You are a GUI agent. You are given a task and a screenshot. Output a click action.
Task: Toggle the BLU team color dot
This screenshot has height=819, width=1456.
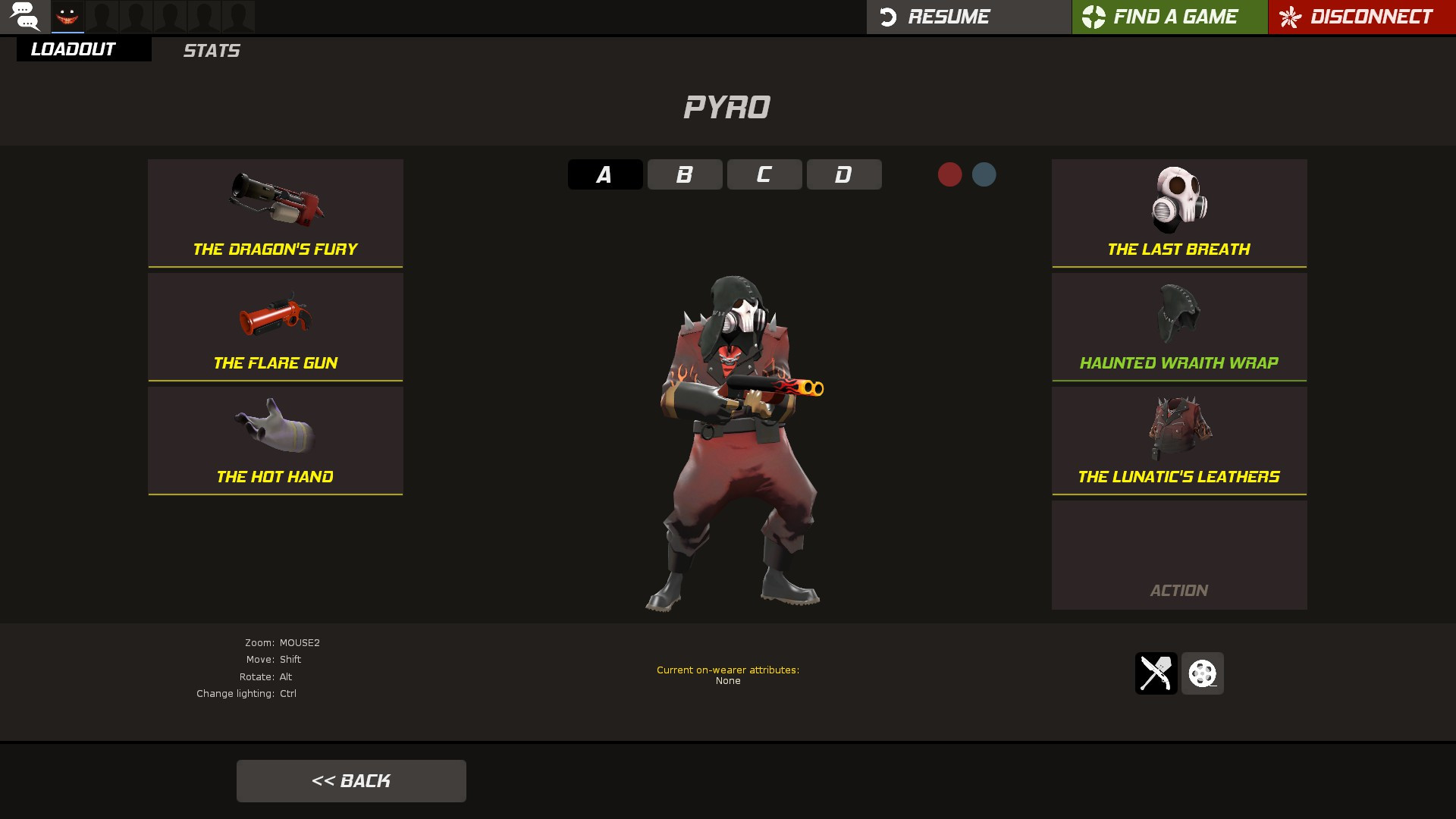tap(984, 174)
